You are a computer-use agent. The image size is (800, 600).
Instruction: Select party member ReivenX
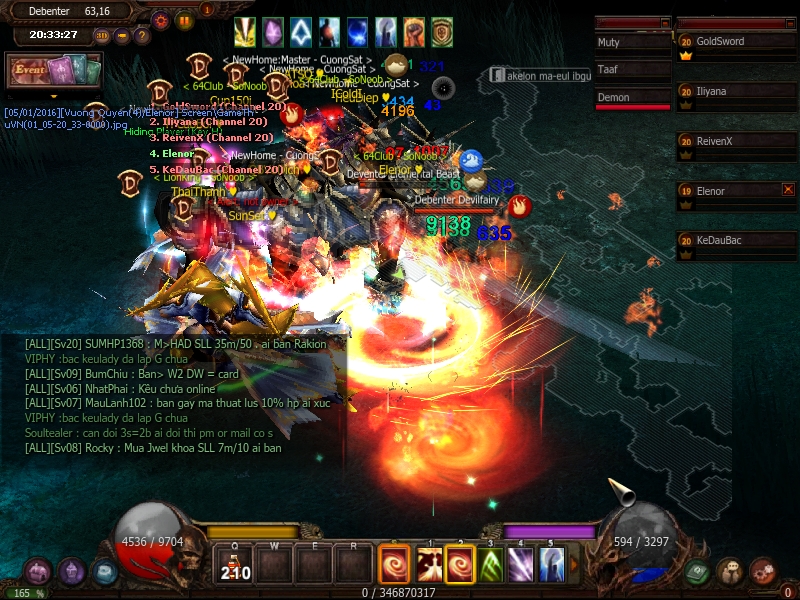728,141
